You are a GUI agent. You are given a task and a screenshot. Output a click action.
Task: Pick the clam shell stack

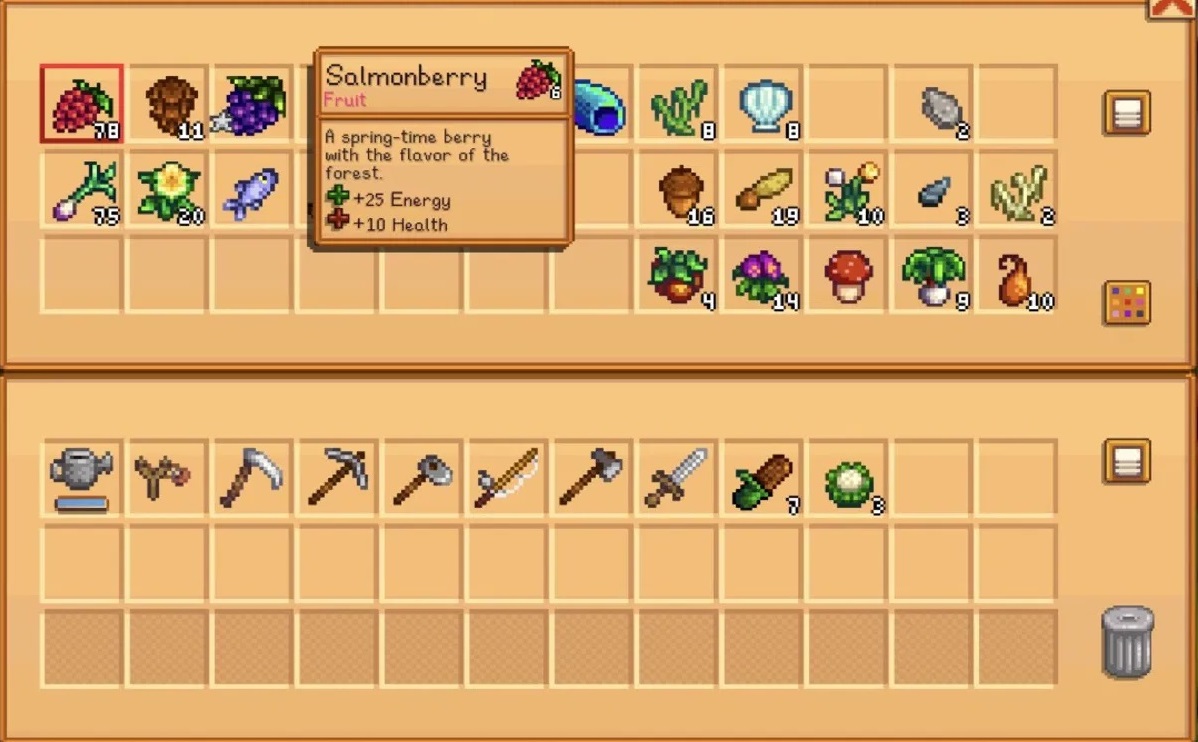765,105
